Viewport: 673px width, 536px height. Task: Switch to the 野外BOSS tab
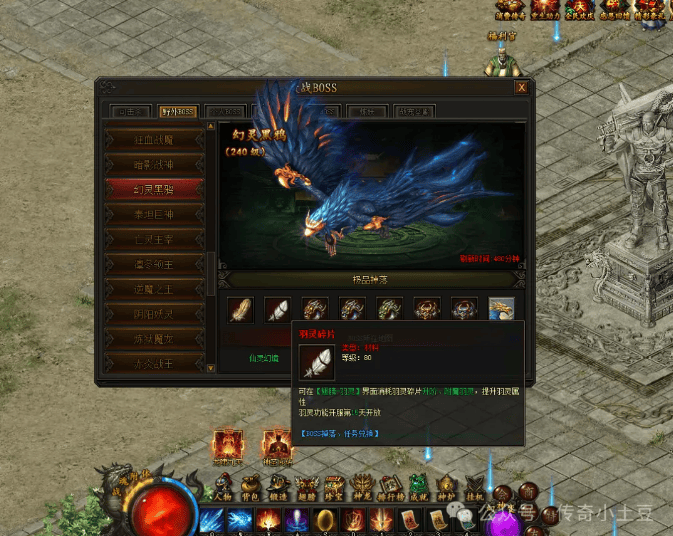point(175,111)
